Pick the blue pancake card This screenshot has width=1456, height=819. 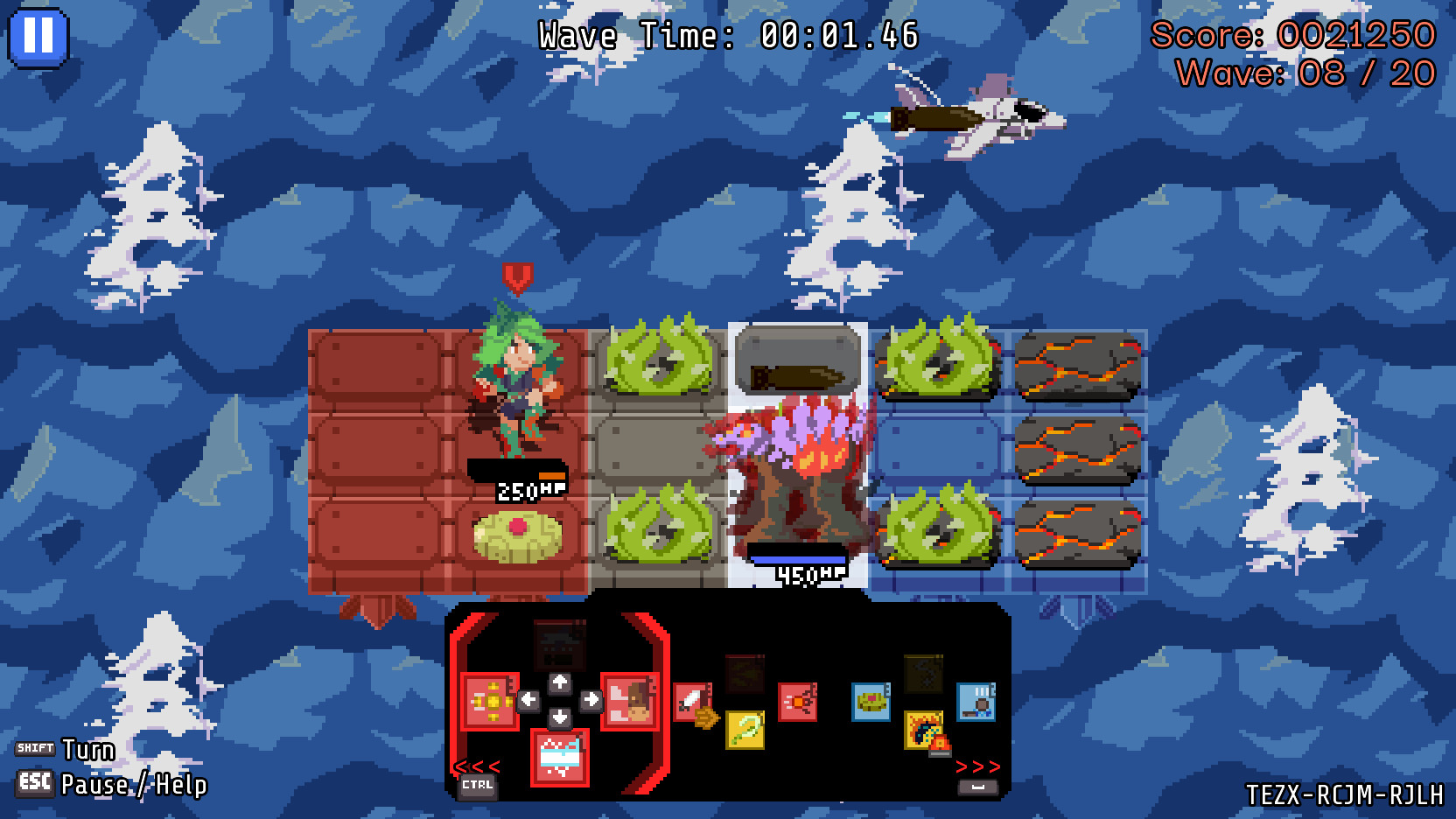click(x=871, y=701)
